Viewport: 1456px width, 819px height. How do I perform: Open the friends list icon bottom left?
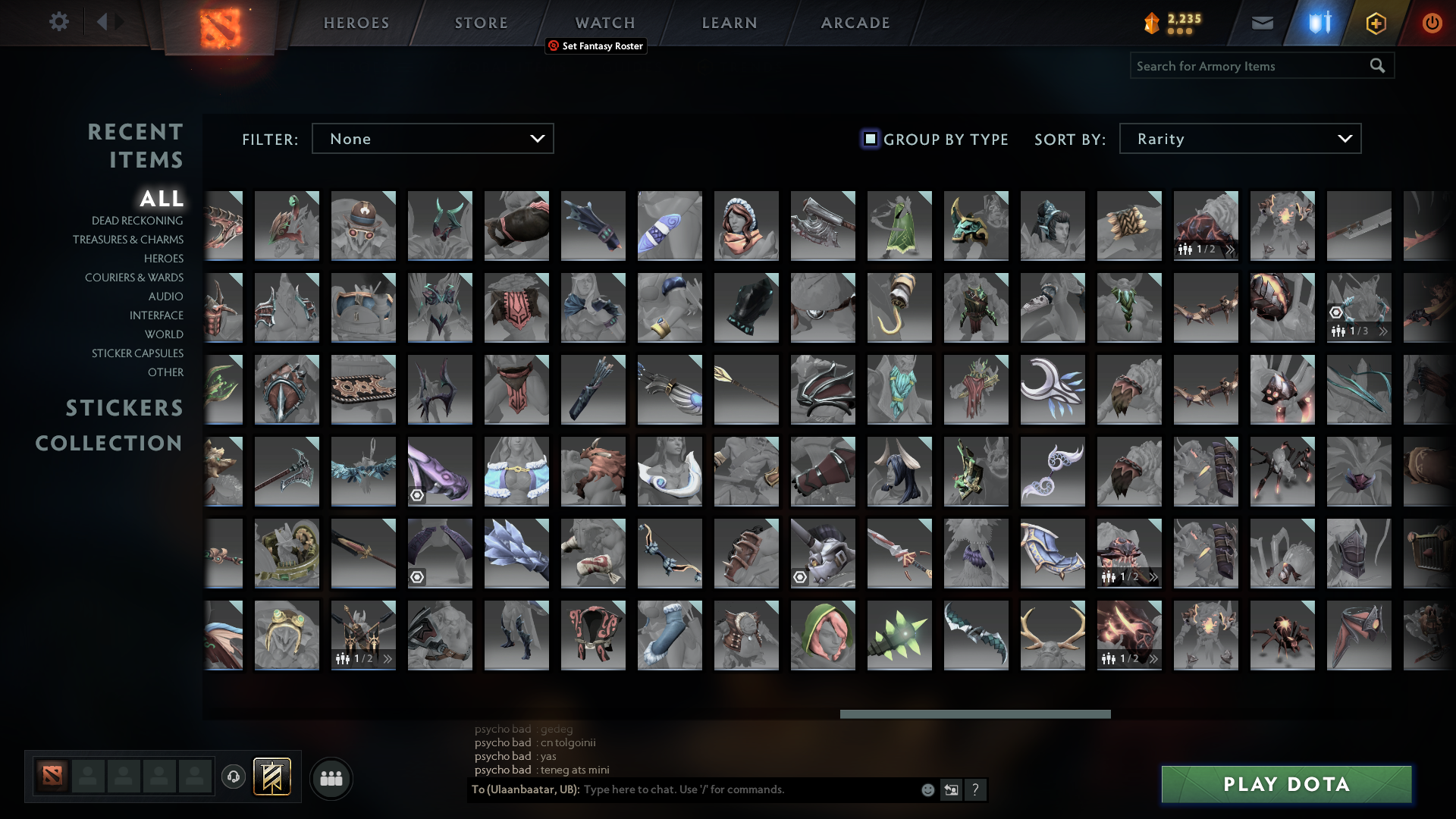click(x=331, y=778)
